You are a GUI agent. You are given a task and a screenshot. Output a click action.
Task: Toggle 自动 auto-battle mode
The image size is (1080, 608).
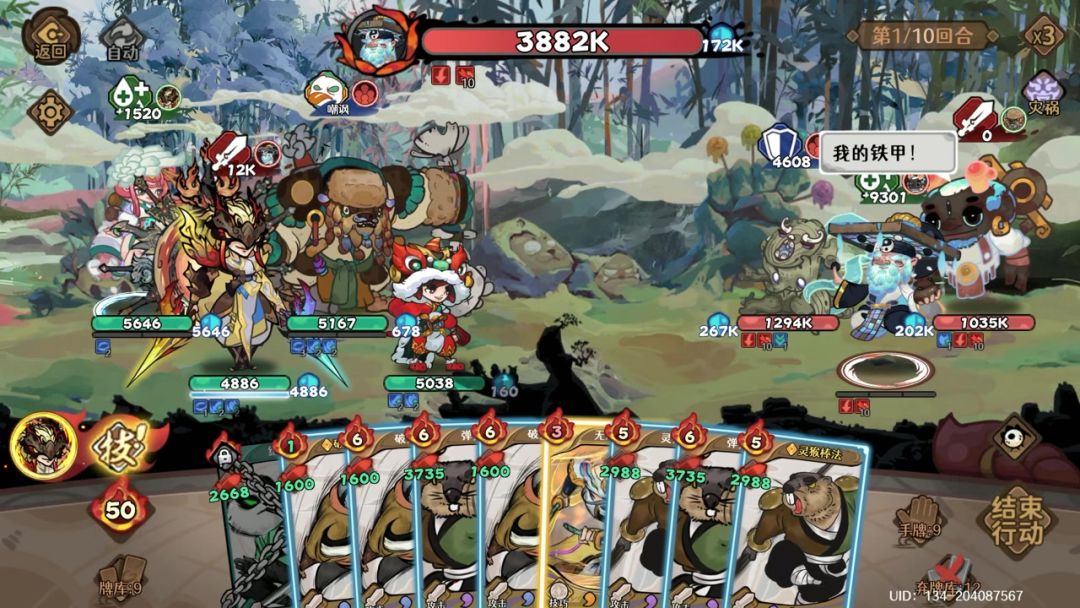(x=122, y=39)
